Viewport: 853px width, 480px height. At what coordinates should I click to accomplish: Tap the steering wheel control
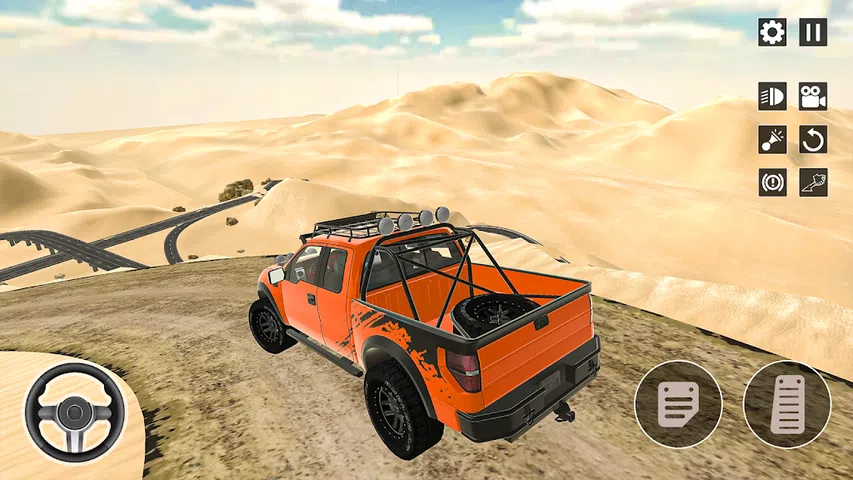click(75, 412)
